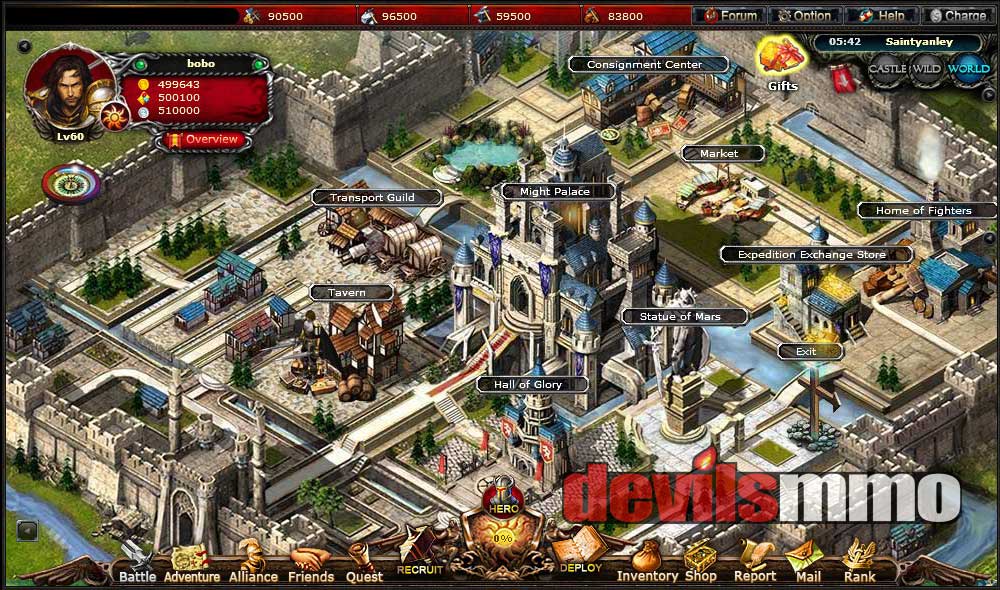
Task: Open the Gifts icon
Action: [x=780, y=62]
